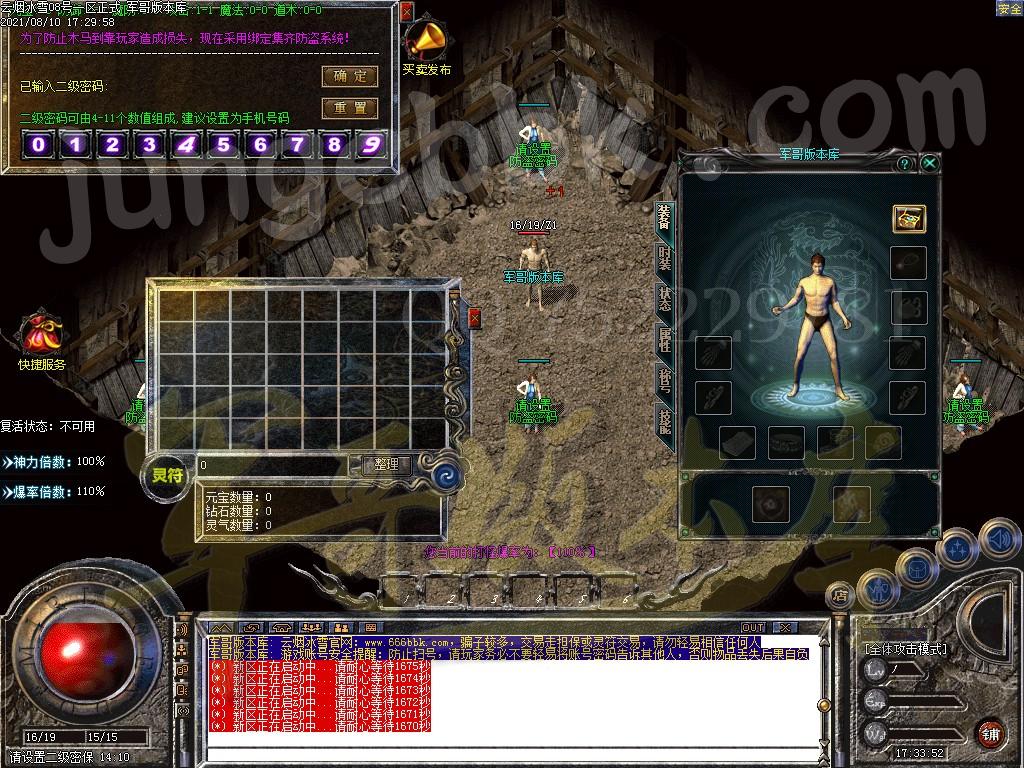Choose digit 9 on the password keypad
1024x768 pixels.
(x=371, y=145)
